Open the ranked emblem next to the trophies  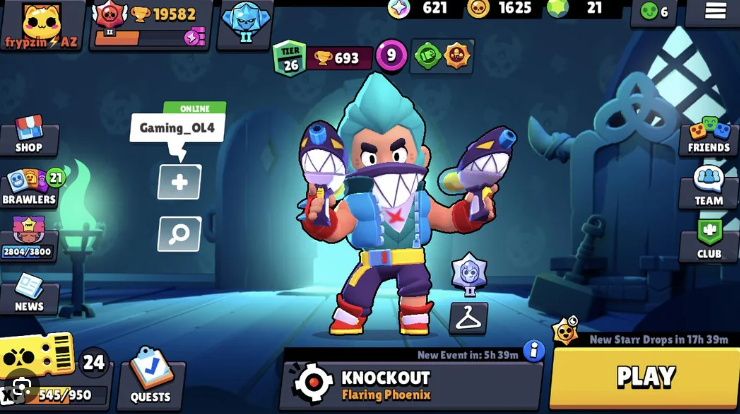(244, 22)
